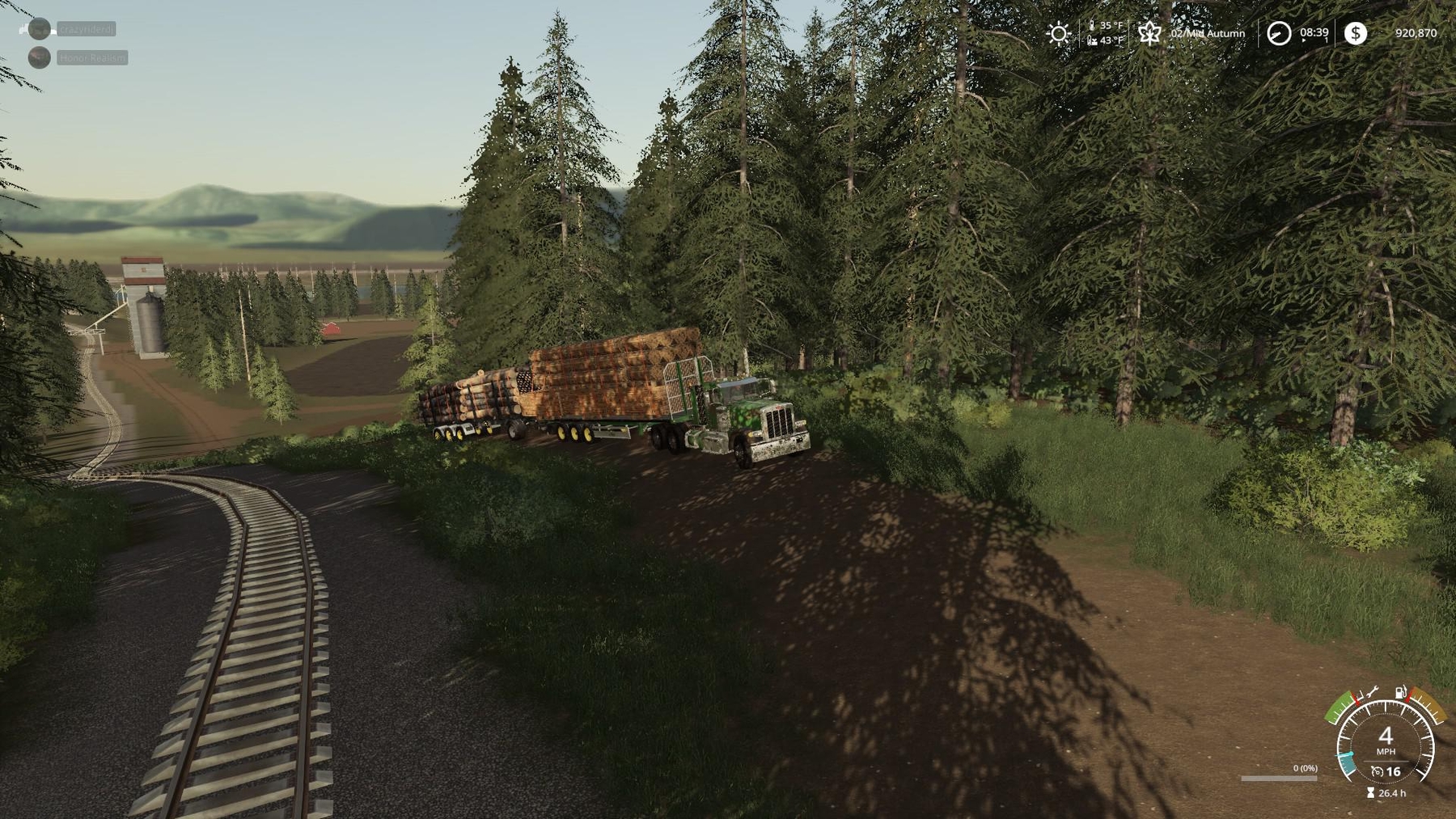
Task: Click the hourglass operating hours icon
Action: [1370, 793]
